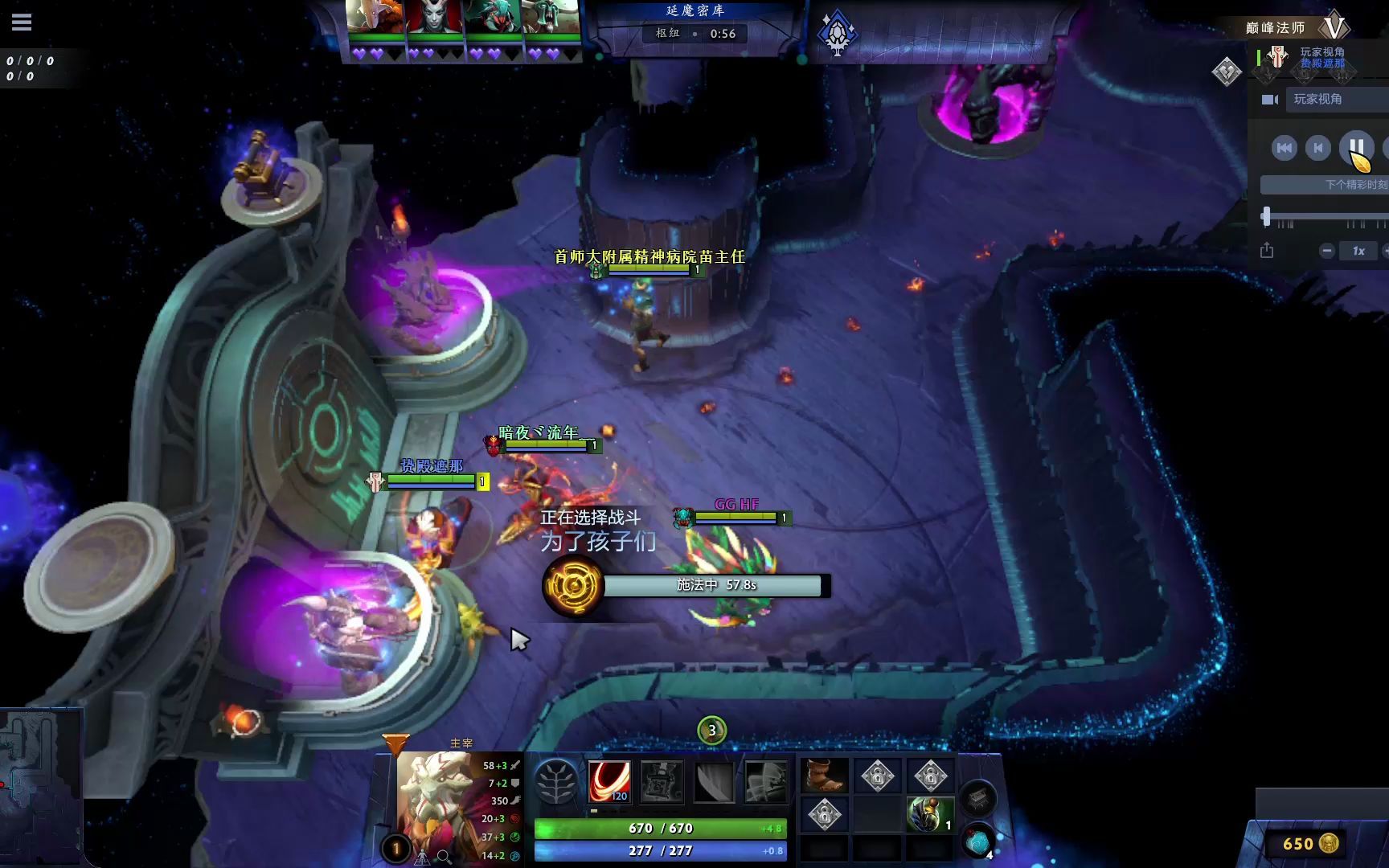Image resolution: width=1389 pixels, height=868 pixels.
Task: Click the blue crystal shard emblem icon
Action: (x=837, y=33)
